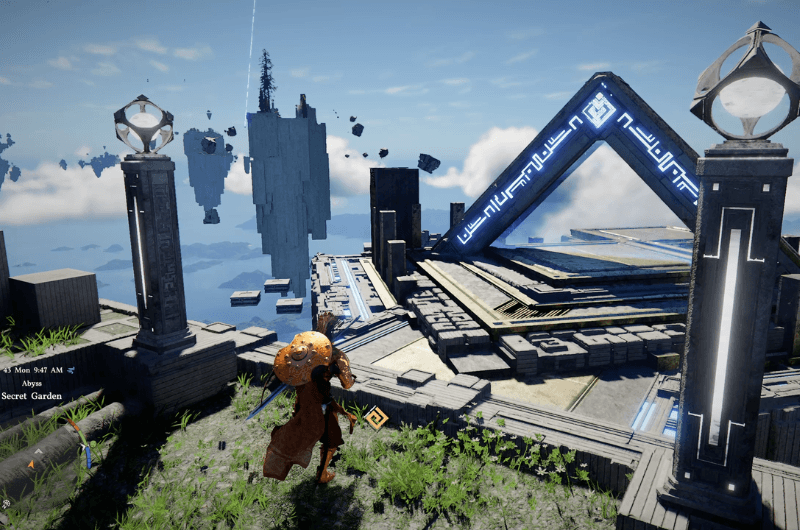Click the orange diamond waypoint marker
This screenshot has height=530, width=800.
tap(376, 418)
